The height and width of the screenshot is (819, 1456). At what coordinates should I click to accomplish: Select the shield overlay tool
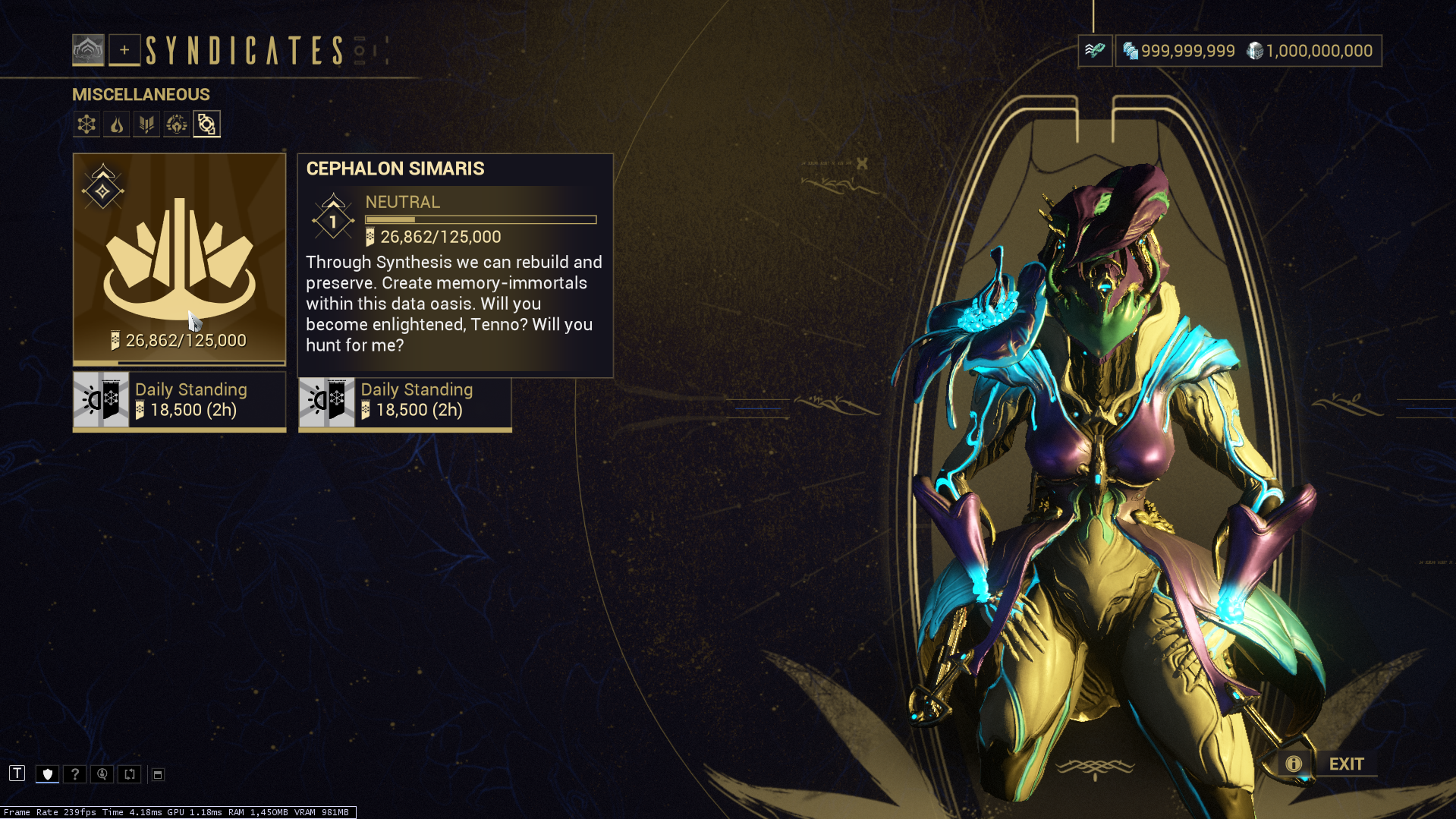[47, 774]
